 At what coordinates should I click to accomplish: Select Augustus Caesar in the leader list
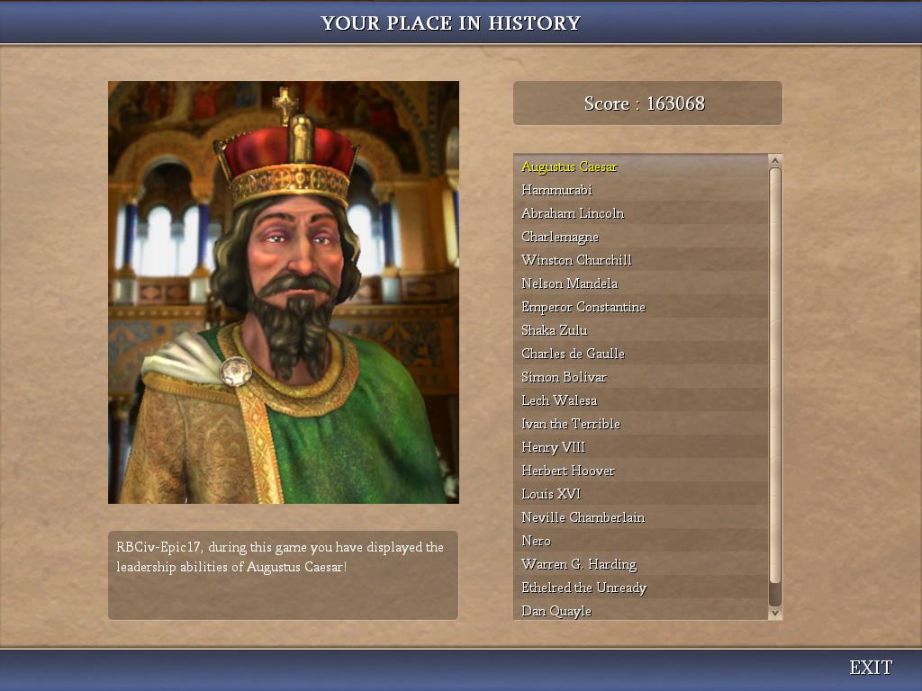pos(569,166)
